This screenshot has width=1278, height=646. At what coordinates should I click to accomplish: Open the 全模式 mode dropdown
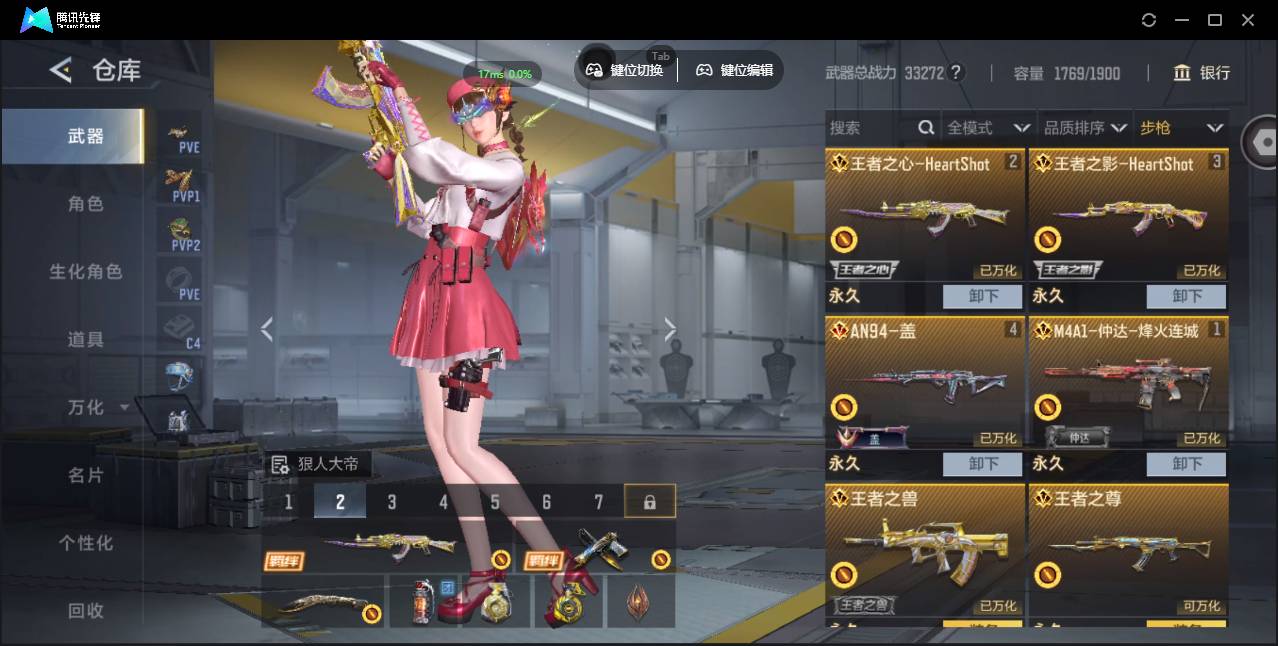[x=988, y=128]
